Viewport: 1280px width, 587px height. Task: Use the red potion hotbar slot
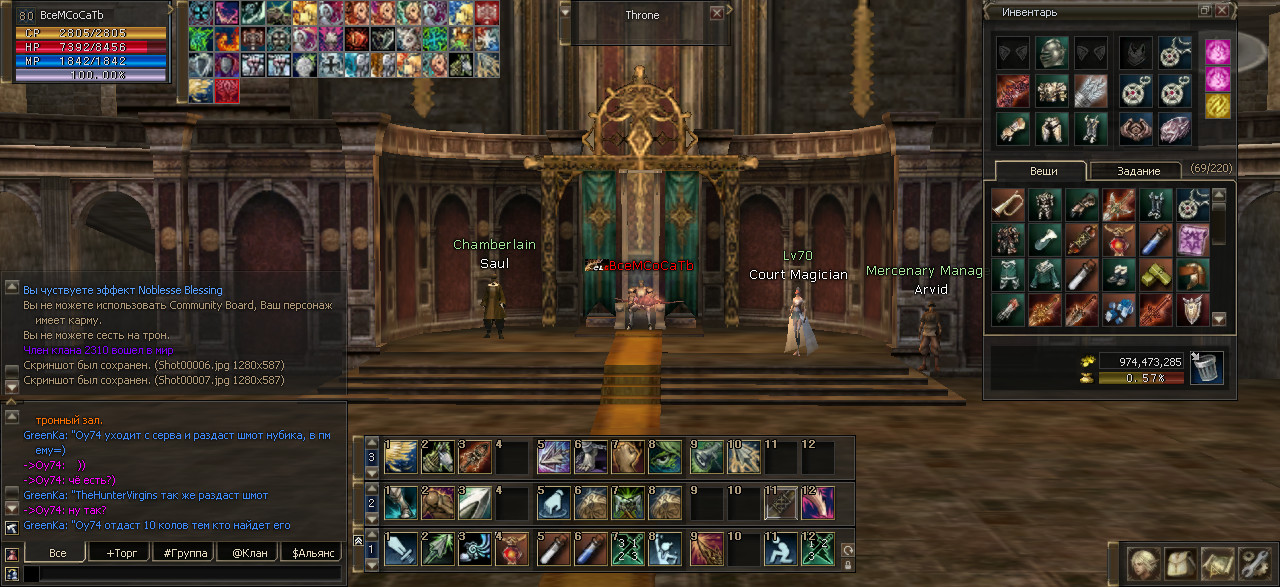[x=512, y=548]
